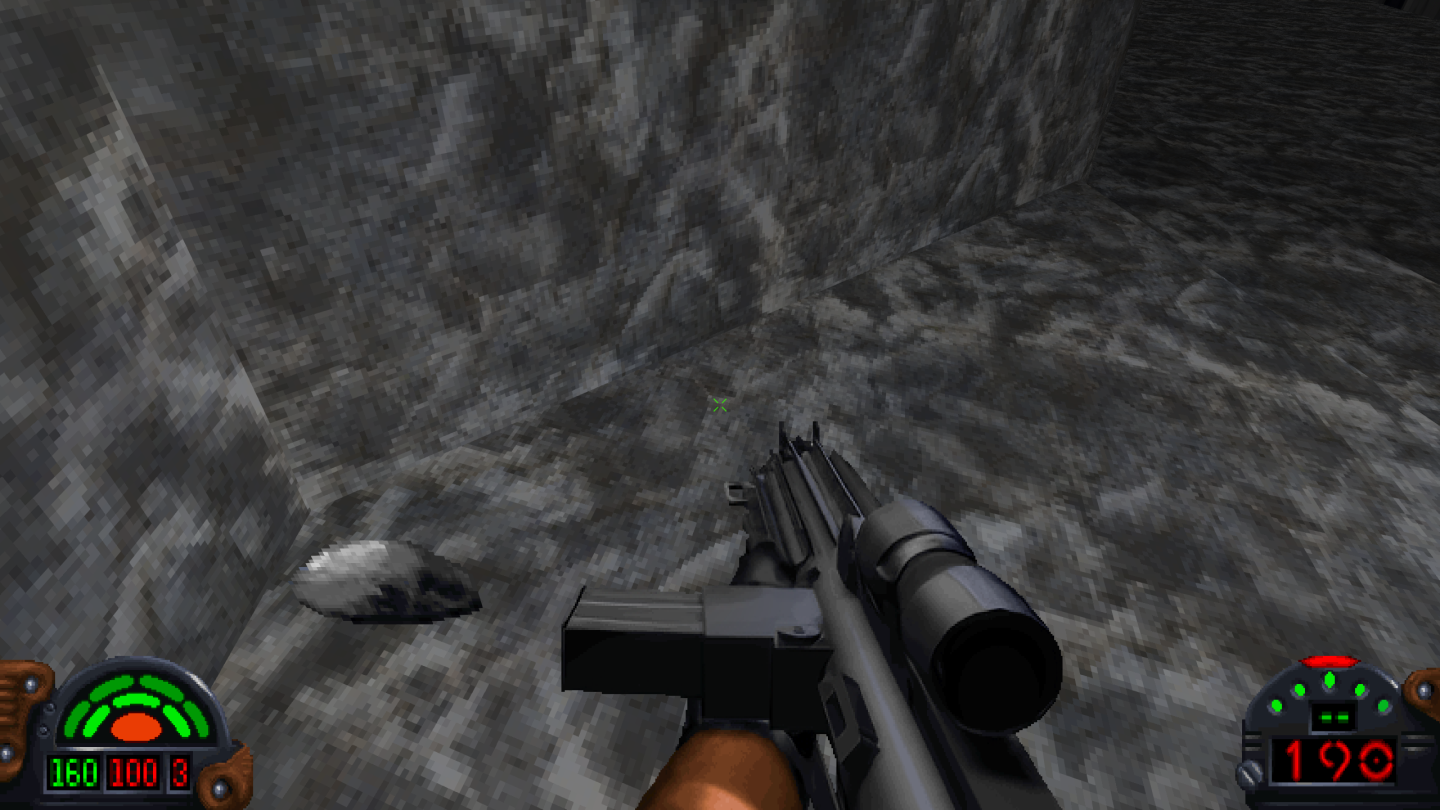Click the leftmost green lamp on the ammo panel
The image size is (1440, 810).
(x=1276, y=705)
